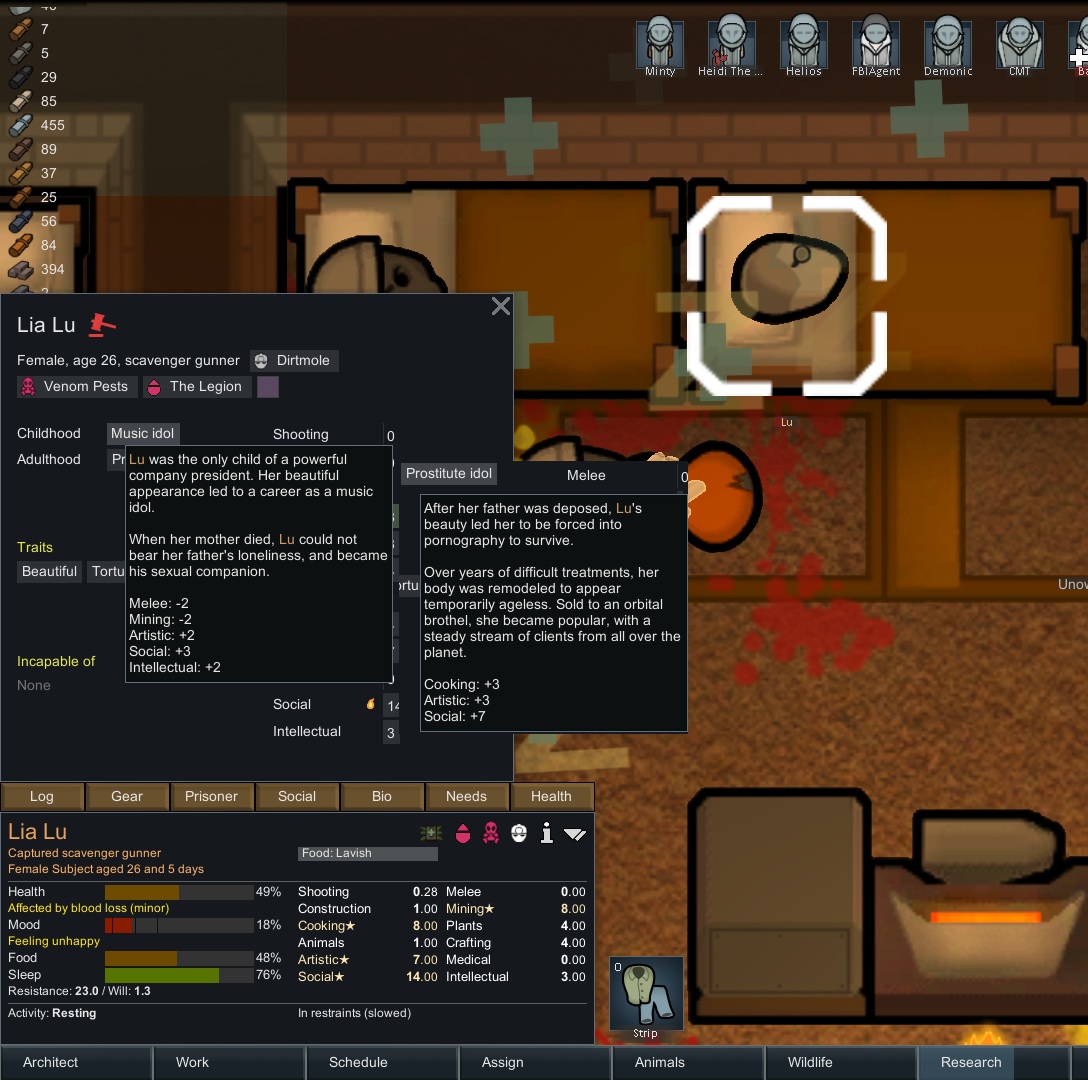The height and width of the screenshot is (1080, 1088).
Task: Switch to the Gear tab
Action: [x=127, y=796]
